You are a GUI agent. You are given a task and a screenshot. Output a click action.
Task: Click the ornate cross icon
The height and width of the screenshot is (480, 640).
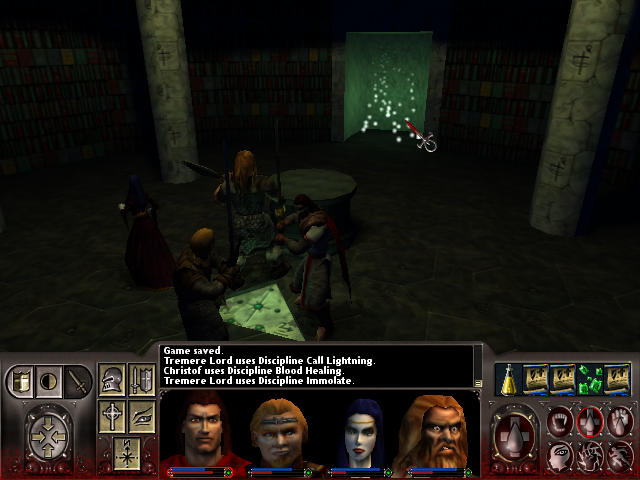113,415
